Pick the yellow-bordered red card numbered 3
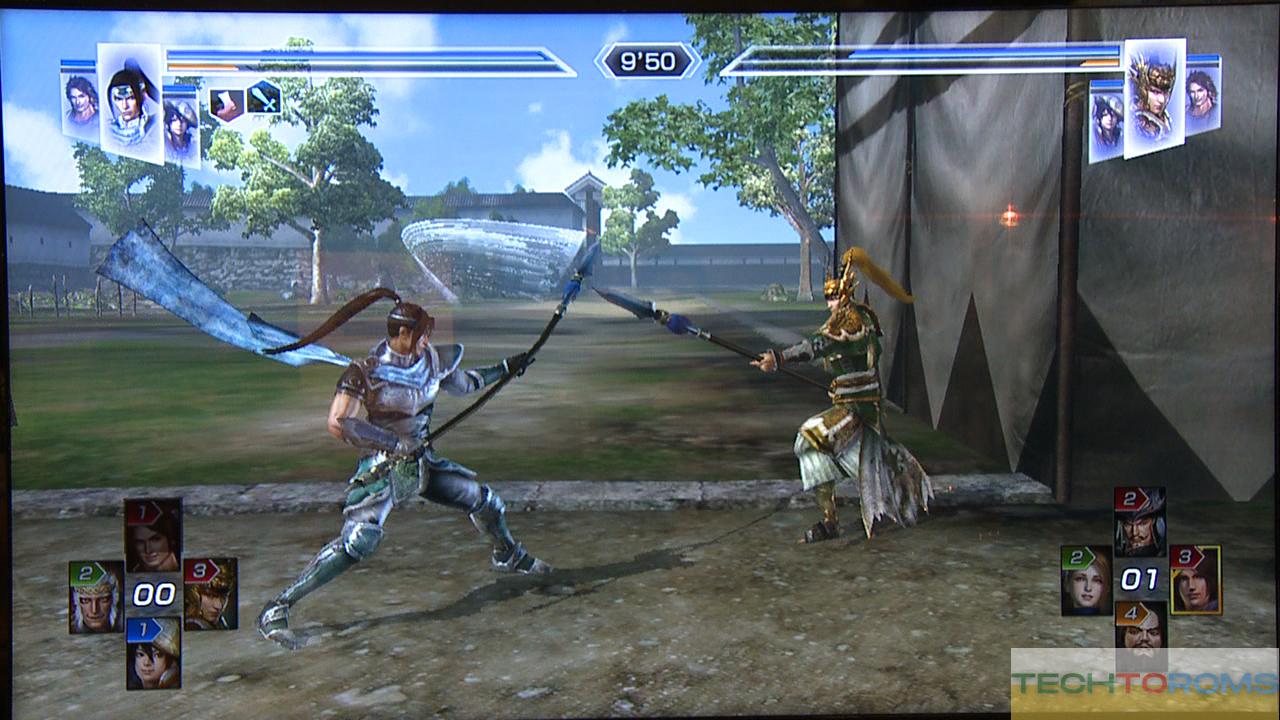 [x=1195, y=579]
